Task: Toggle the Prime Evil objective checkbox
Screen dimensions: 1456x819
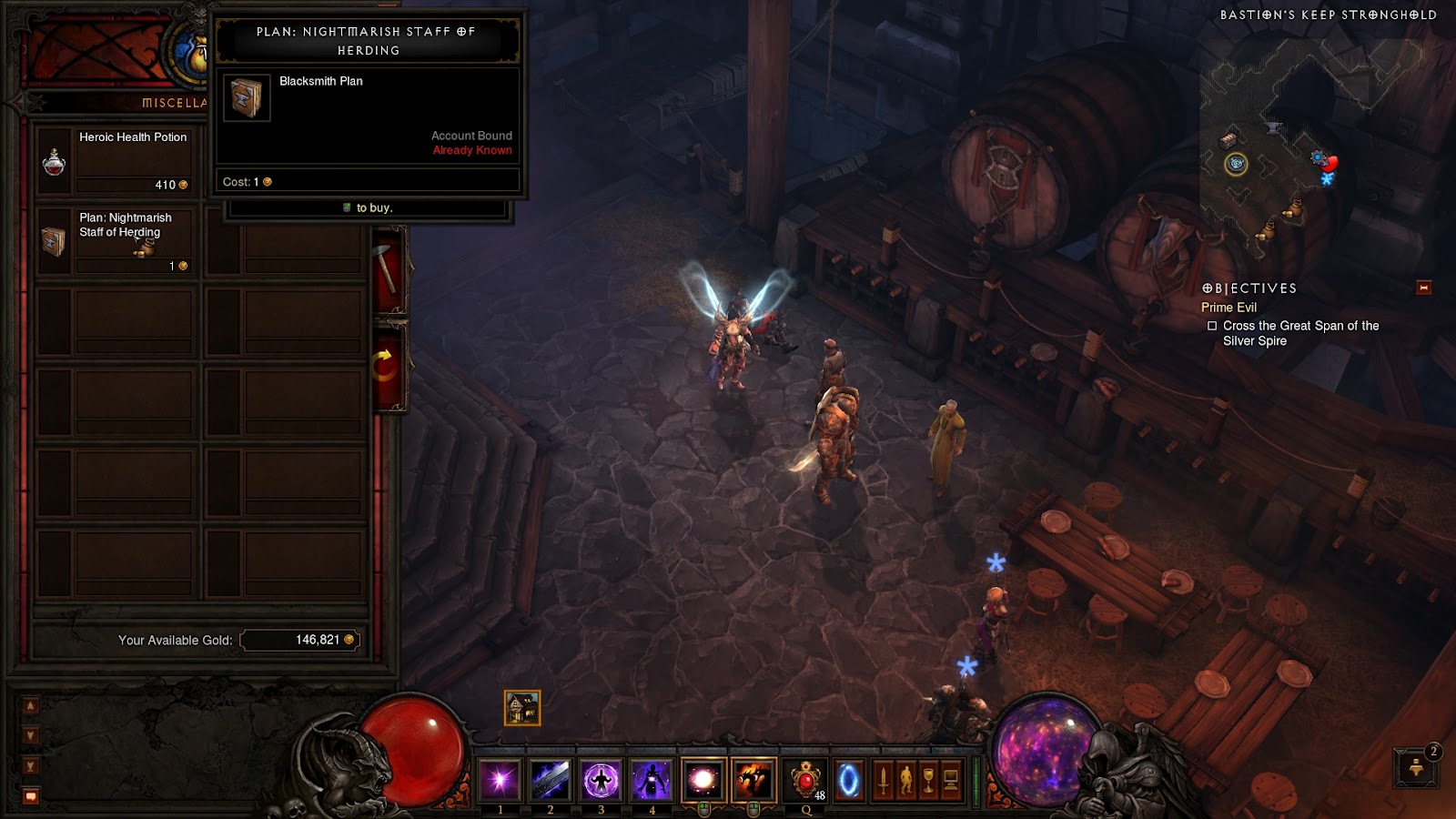Action: (x=1211, y=325)
